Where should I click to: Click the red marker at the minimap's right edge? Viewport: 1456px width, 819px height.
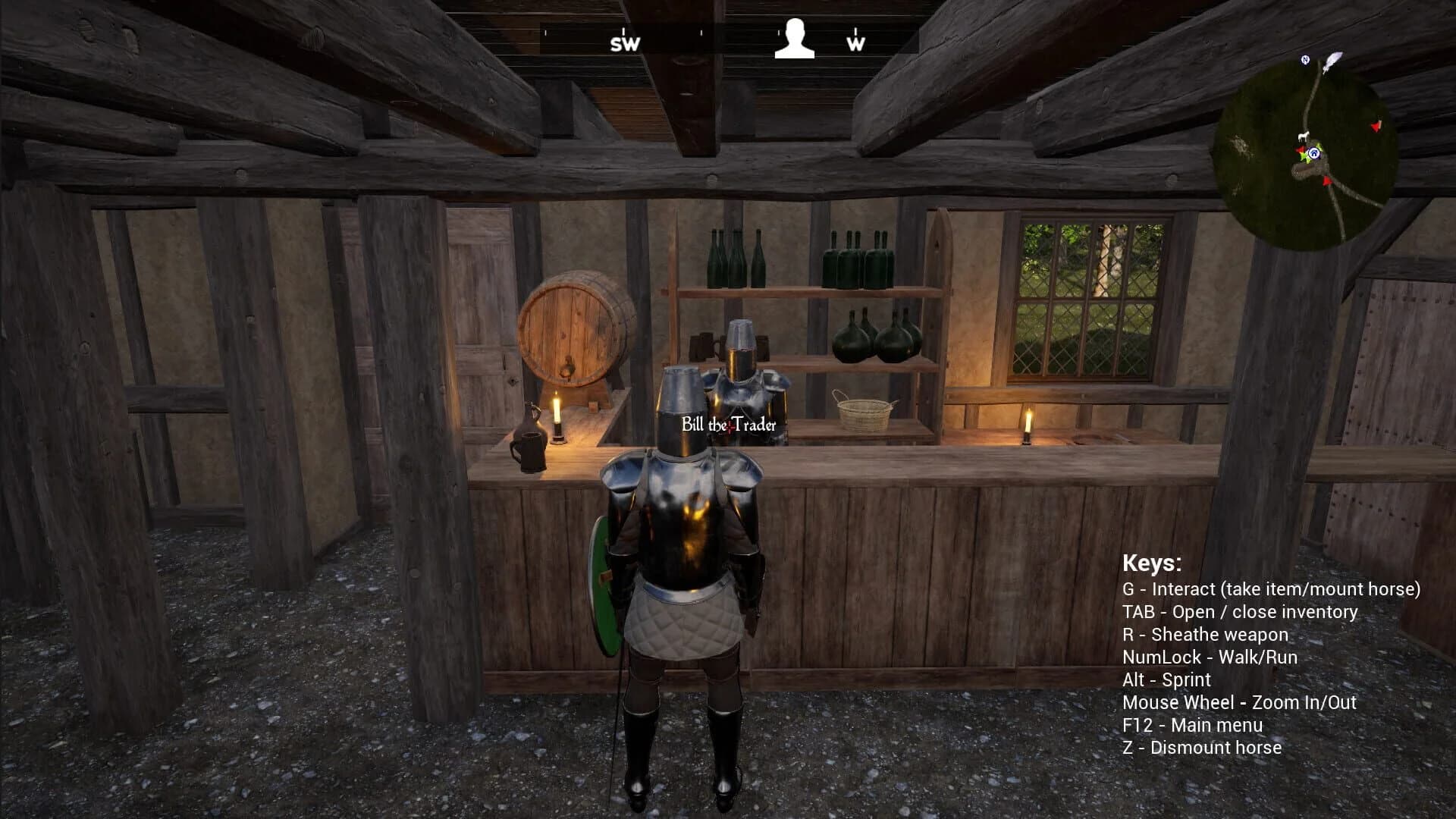[x=1376, y=125]
